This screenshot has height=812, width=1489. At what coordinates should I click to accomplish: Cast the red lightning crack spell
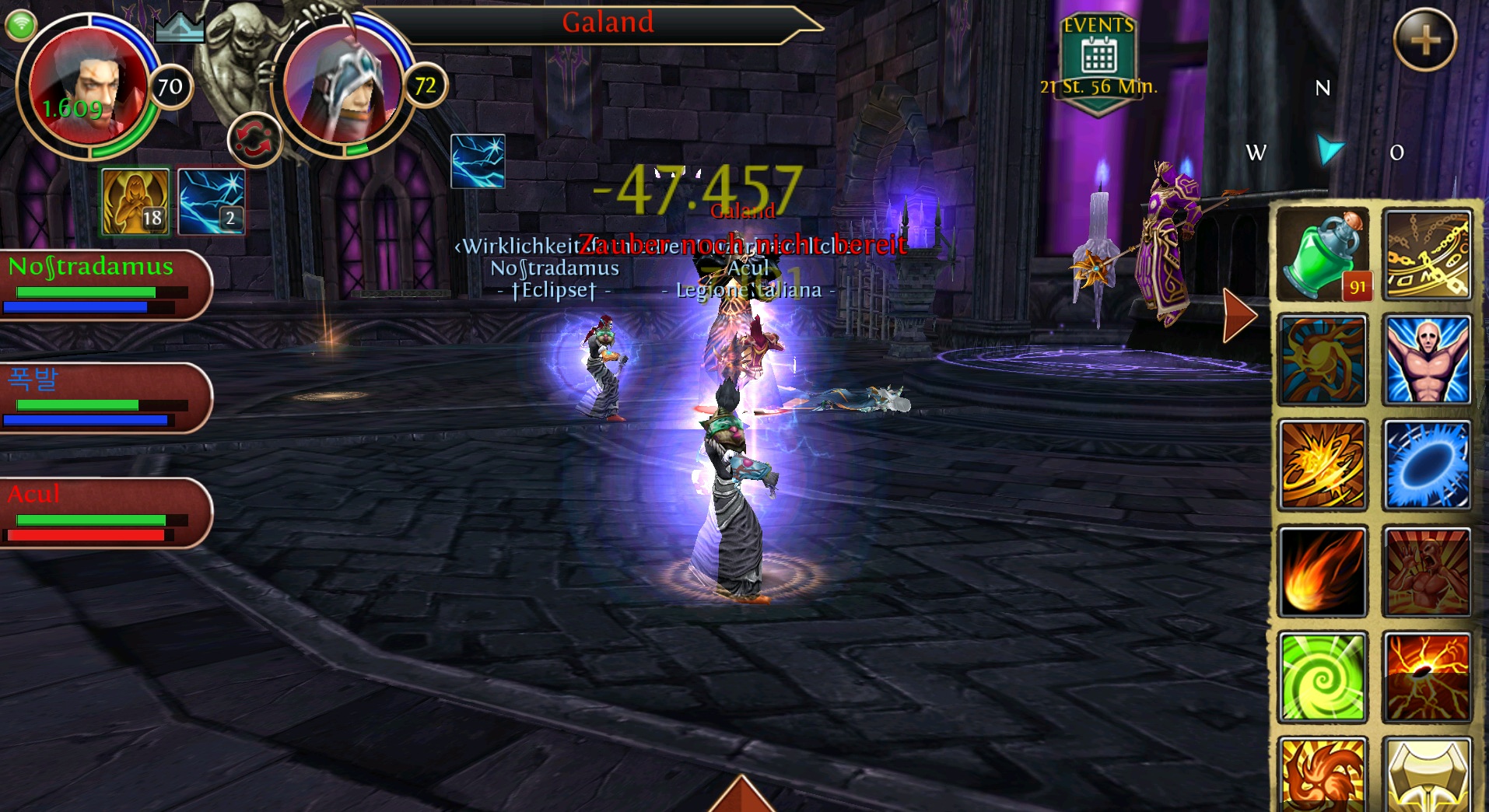pos(1427,677)
